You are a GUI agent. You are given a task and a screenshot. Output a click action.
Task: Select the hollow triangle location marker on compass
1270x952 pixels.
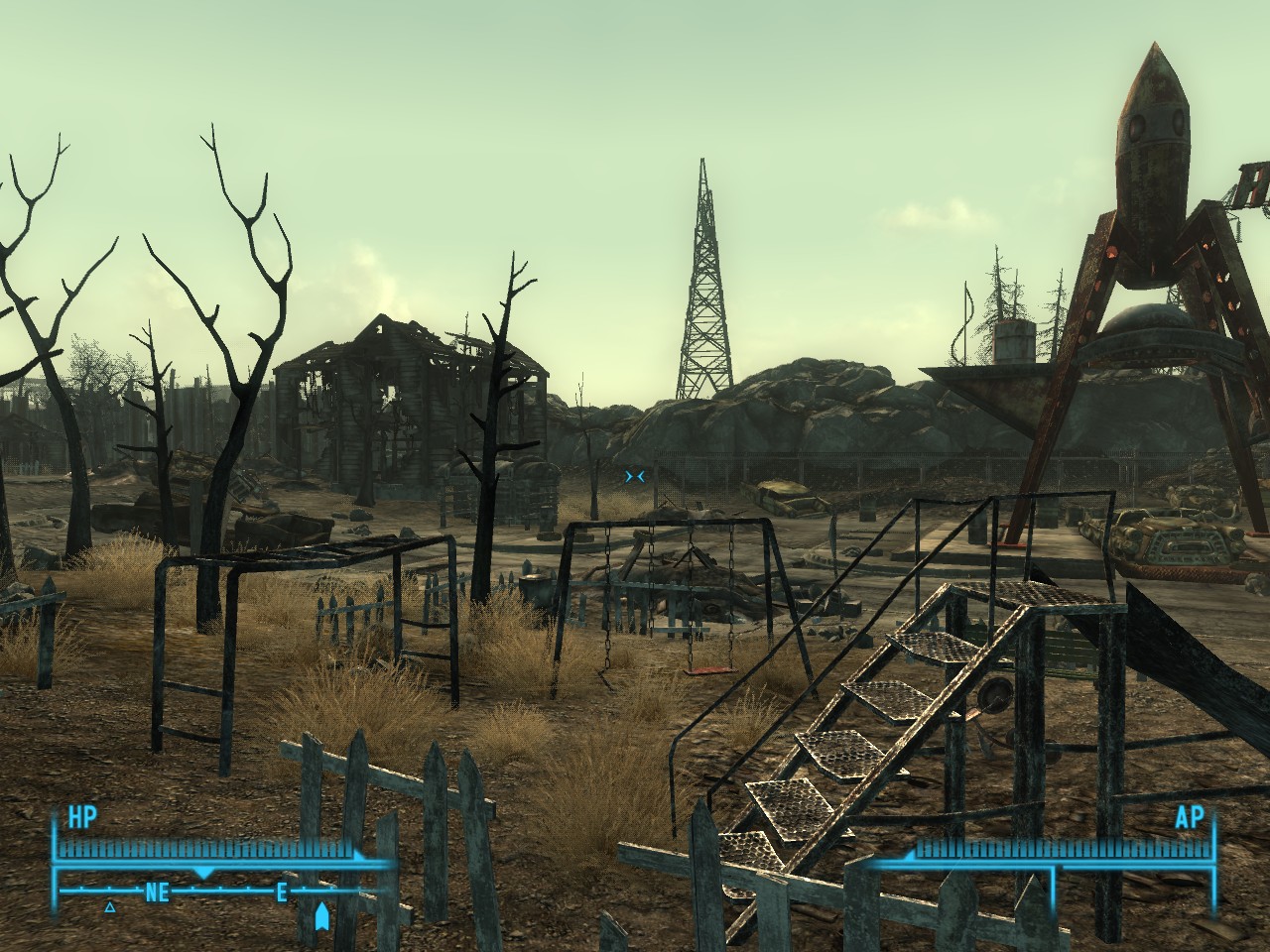coord(110,906)
